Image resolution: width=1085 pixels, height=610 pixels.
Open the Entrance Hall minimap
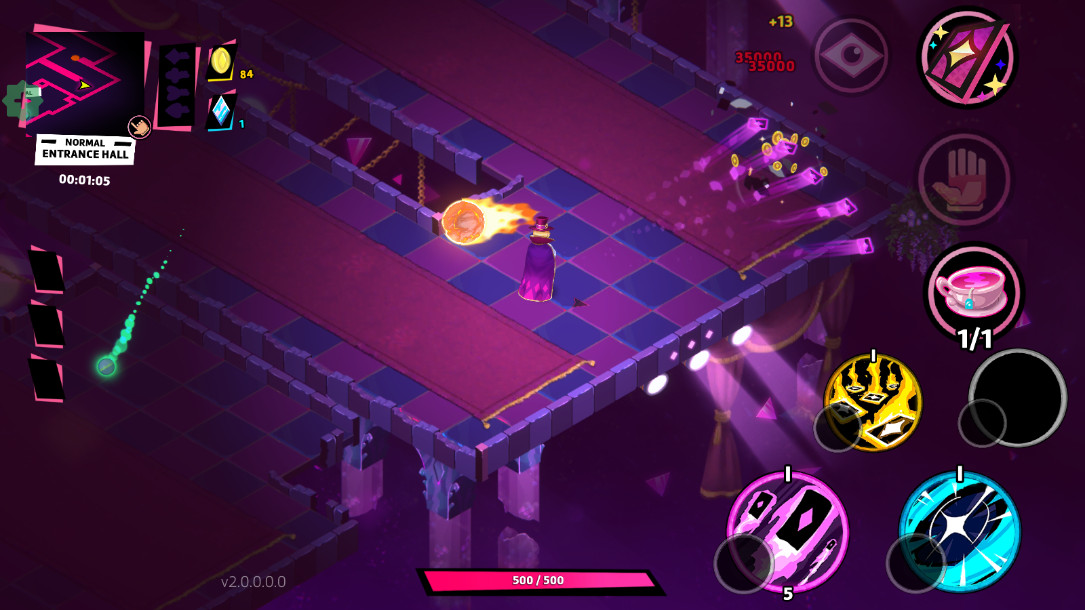(85, 80)
